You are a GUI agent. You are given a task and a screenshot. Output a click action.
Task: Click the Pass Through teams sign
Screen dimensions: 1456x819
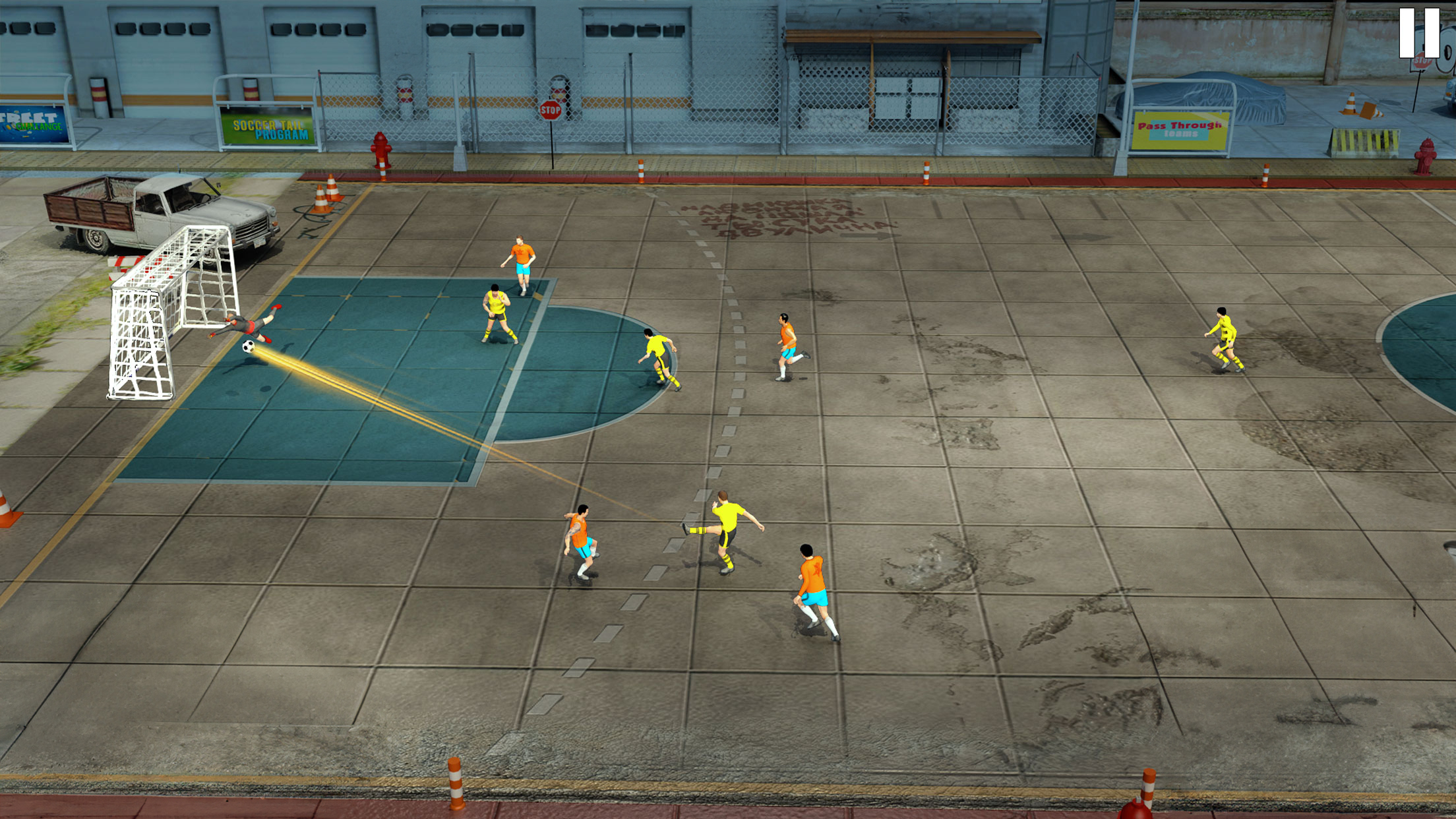point(1182,130)
